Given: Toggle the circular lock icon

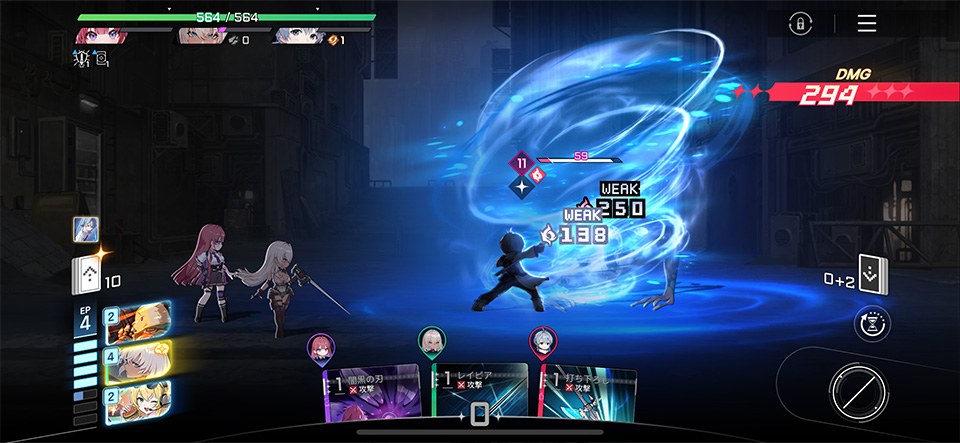Looking at the screenshot, I should (x=800, y=24).
